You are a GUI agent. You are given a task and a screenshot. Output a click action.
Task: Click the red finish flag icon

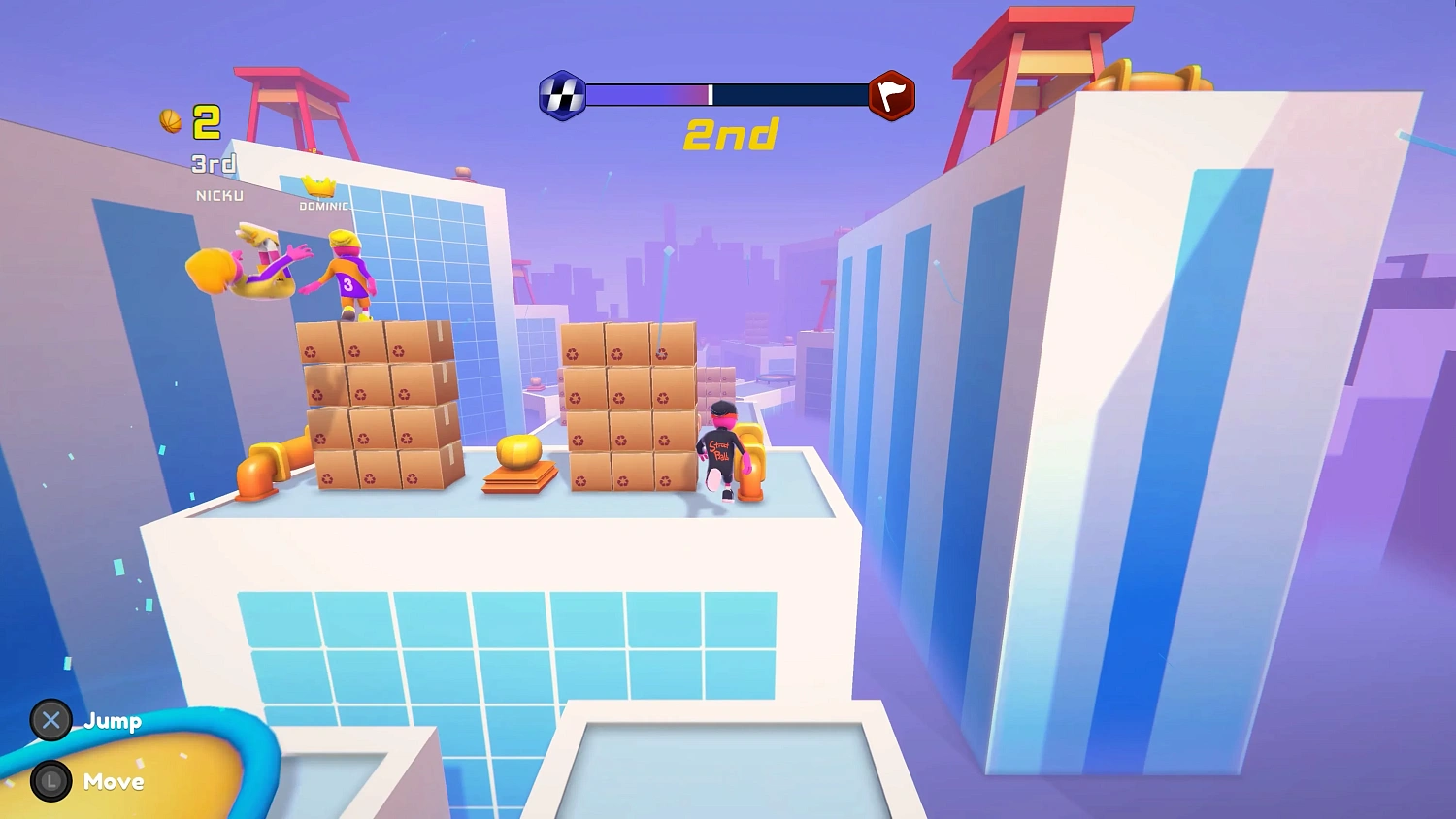click(x=892, y=95)
